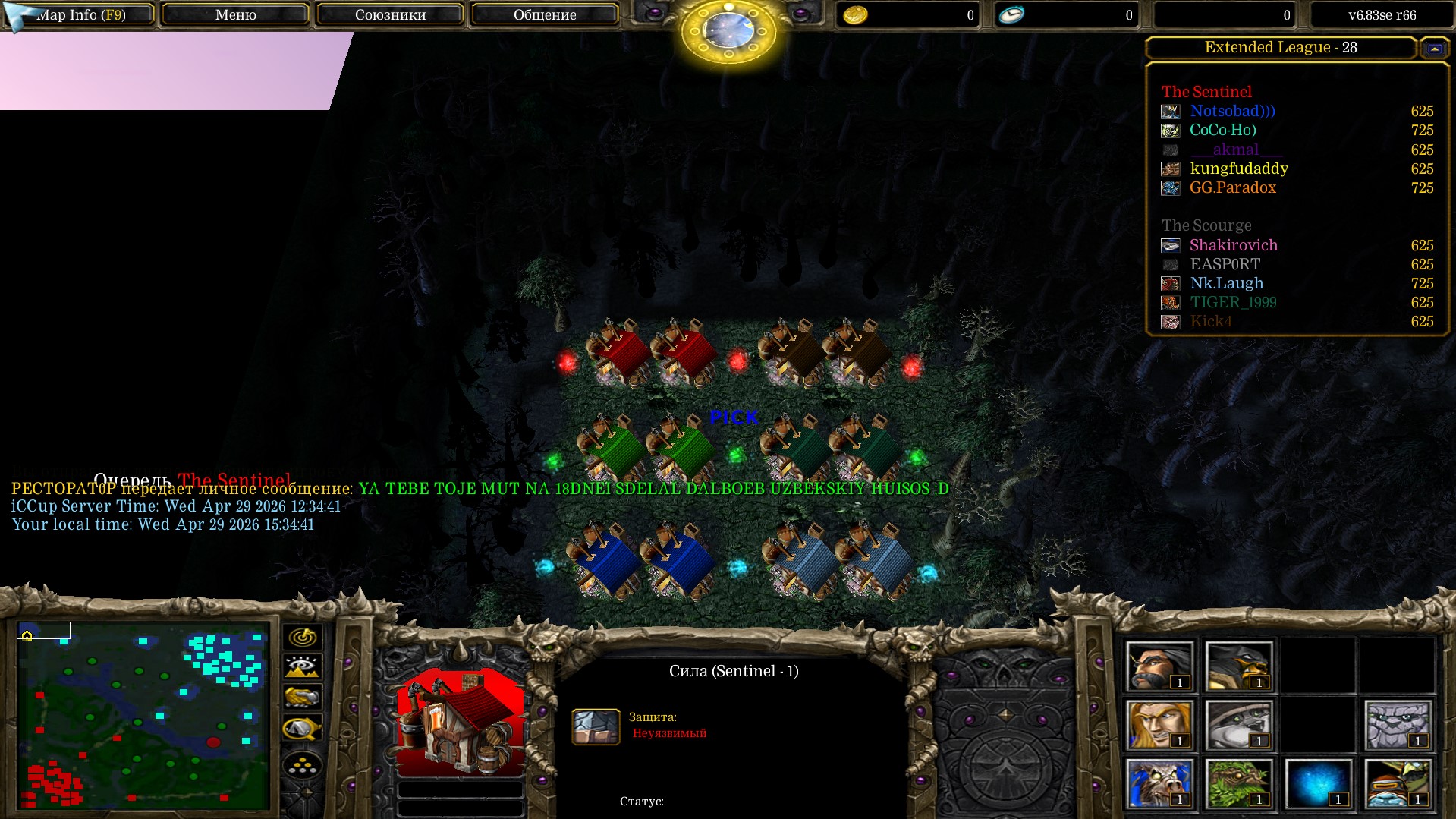
Task: Activate the minimap signal ping button
Action: 302,637
